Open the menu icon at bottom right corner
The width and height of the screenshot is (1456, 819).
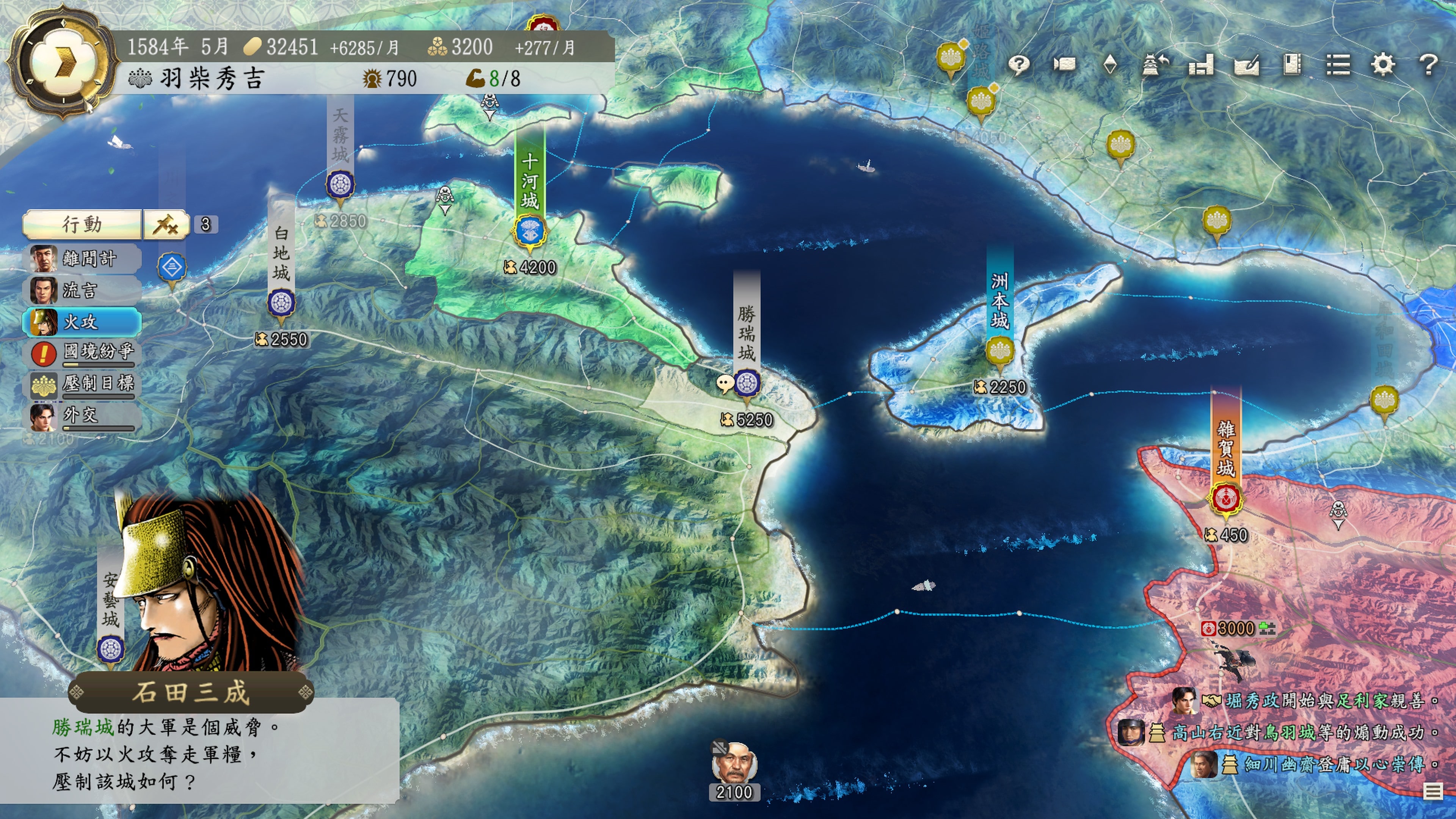[x=1433, y=791]
